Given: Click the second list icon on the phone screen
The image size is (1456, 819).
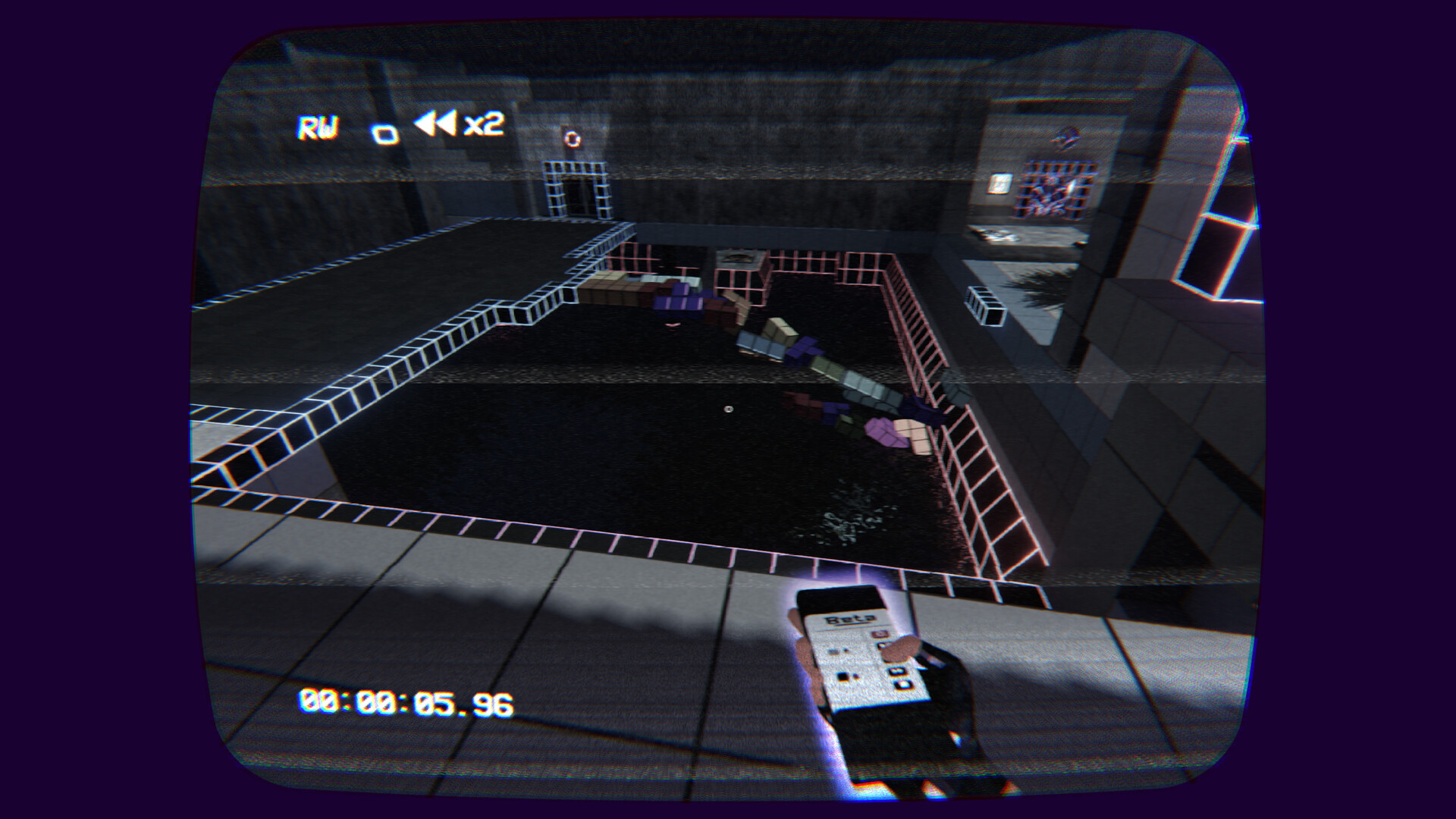Looking at the screenshot, I should tap(843, 675).
